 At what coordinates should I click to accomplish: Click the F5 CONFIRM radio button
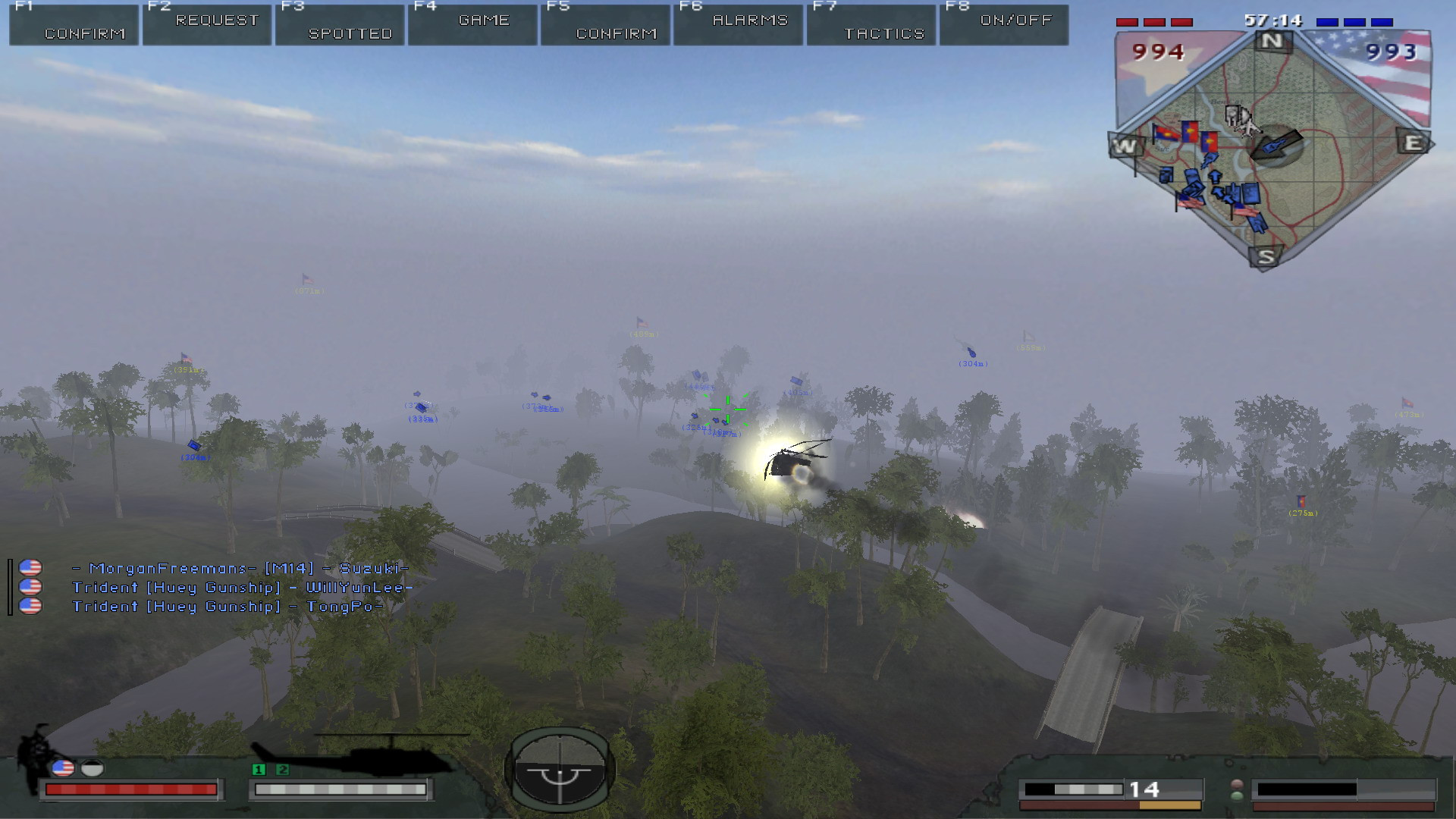[605, 24]
